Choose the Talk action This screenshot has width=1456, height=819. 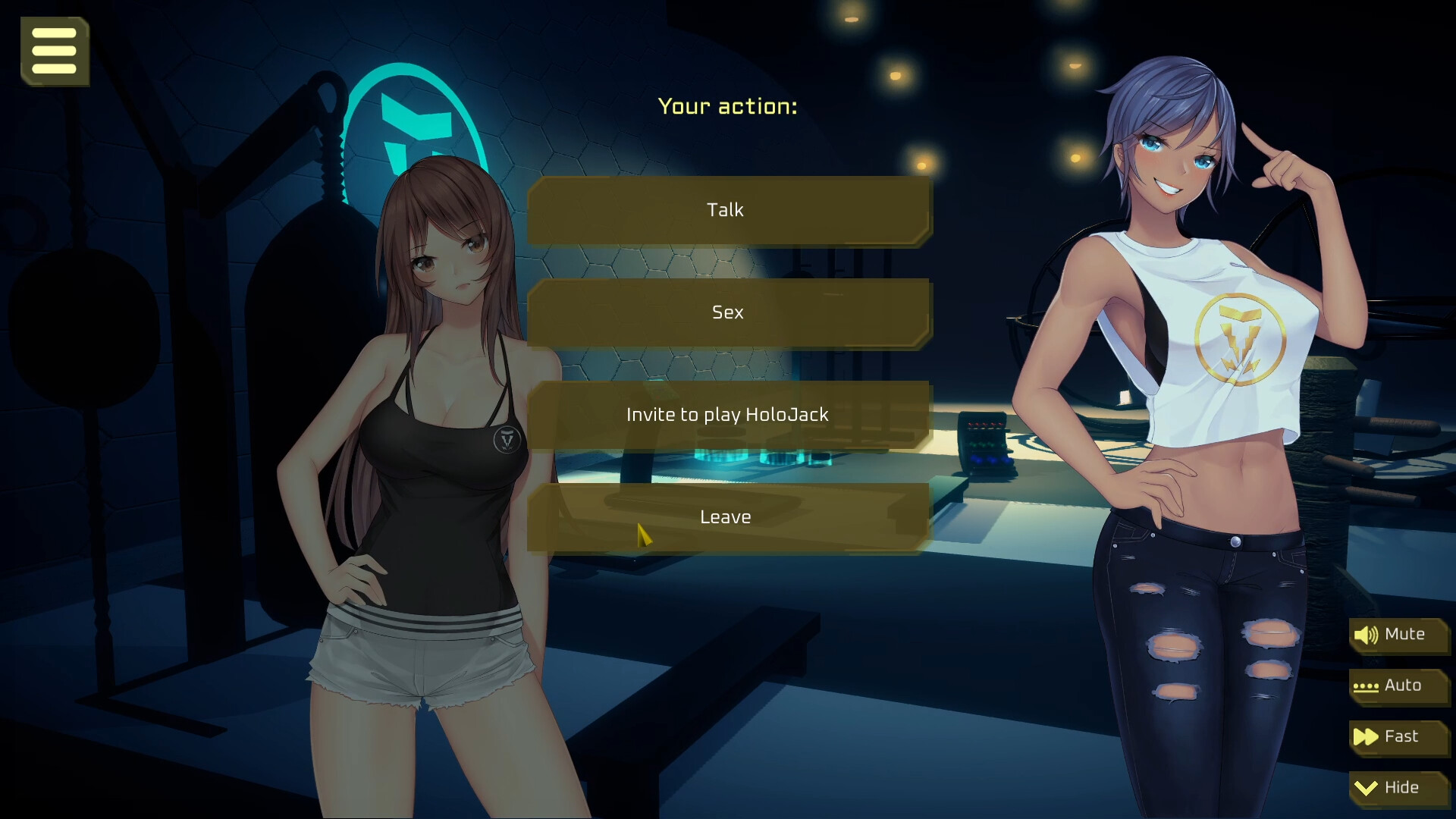pyautogui.click(x=726, y=210)
